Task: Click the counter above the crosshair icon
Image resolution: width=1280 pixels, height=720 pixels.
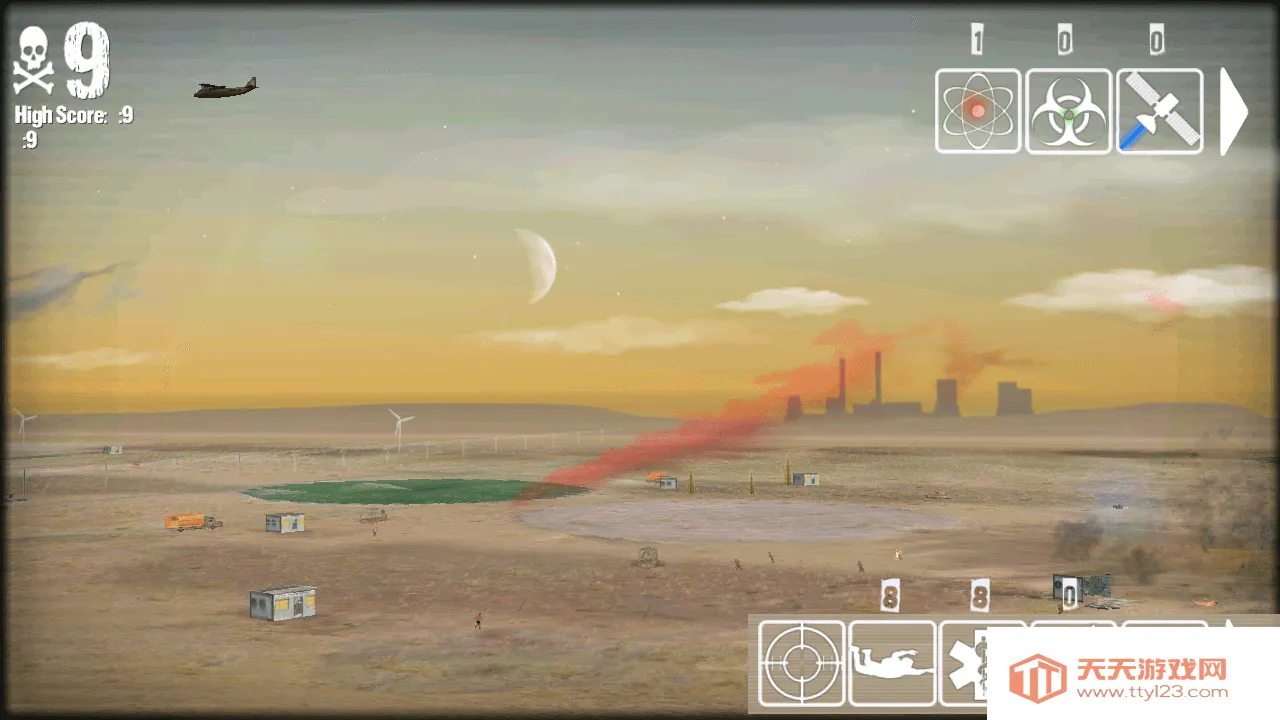Action: click(888, 593)
